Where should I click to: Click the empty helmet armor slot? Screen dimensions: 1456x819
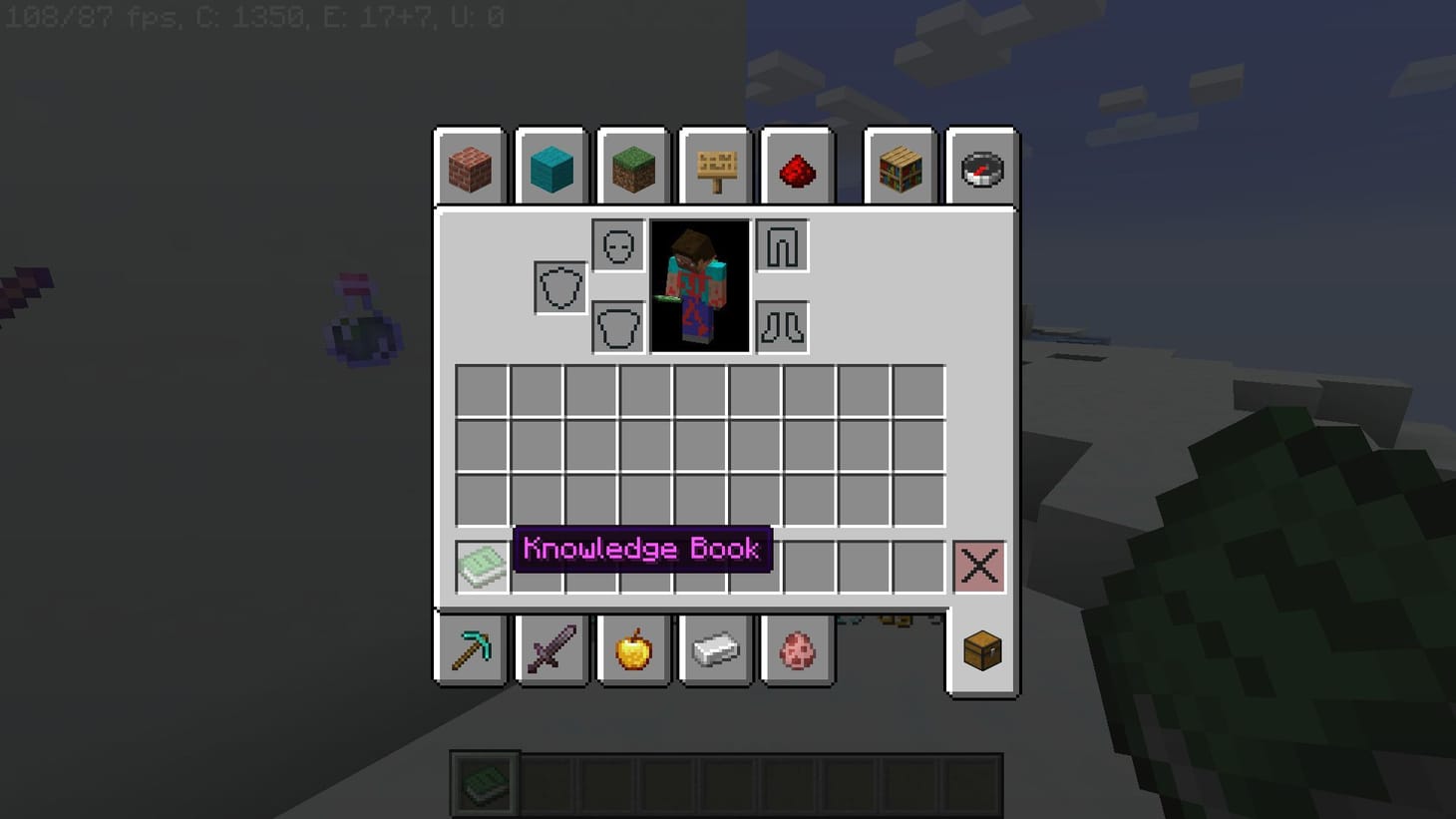(x=616, y=244)
